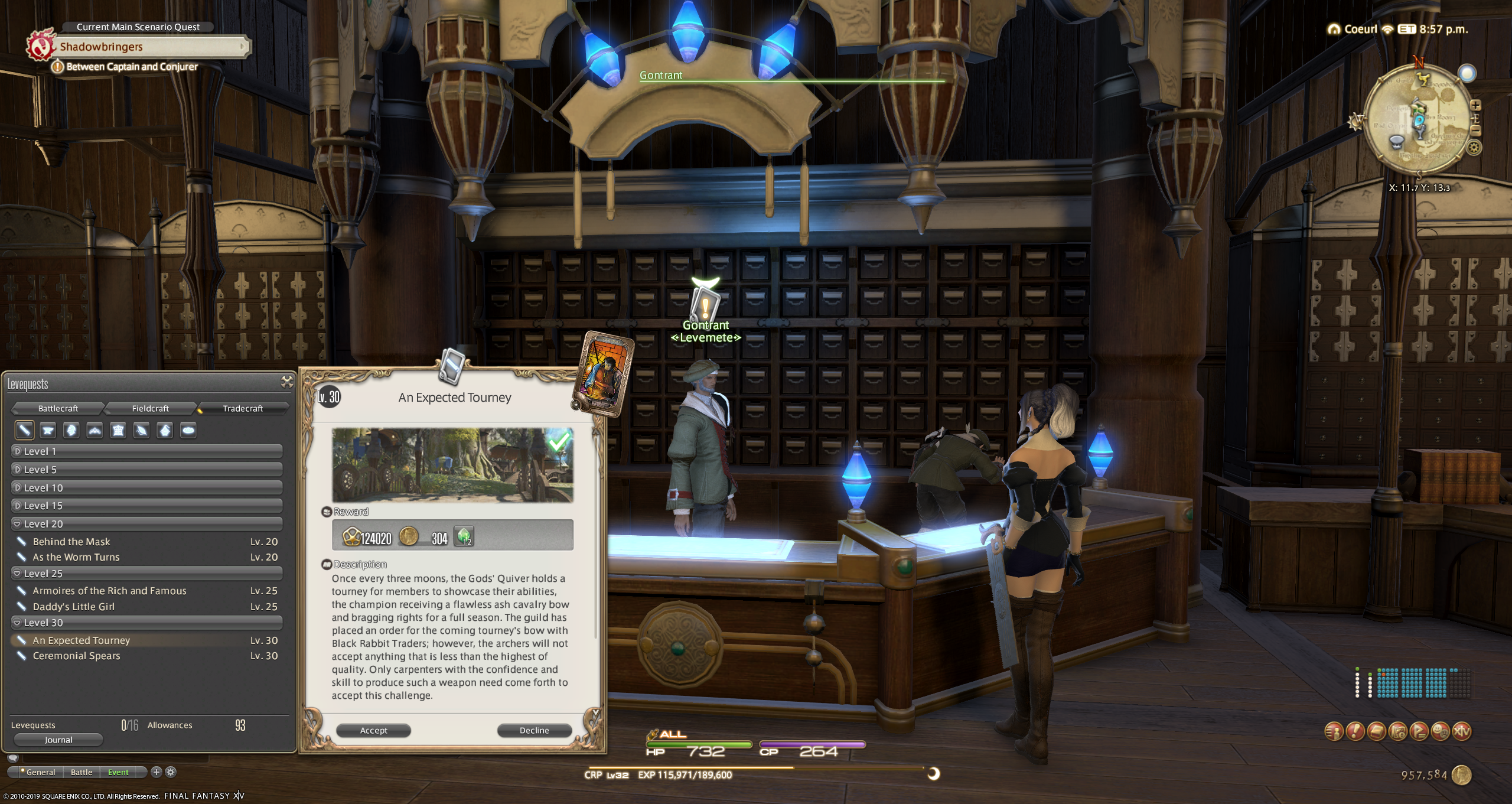
Task: Open the Event chat tab
Action: click(118, 772)
